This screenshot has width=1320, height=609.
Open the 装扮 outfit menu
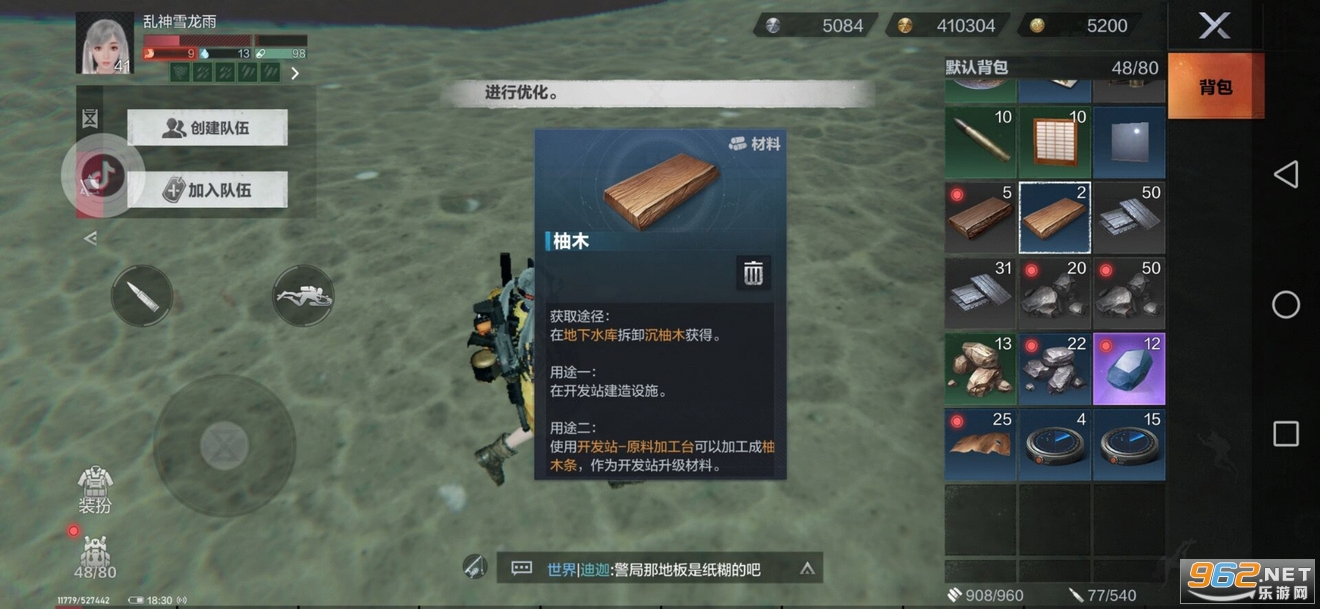95,488
